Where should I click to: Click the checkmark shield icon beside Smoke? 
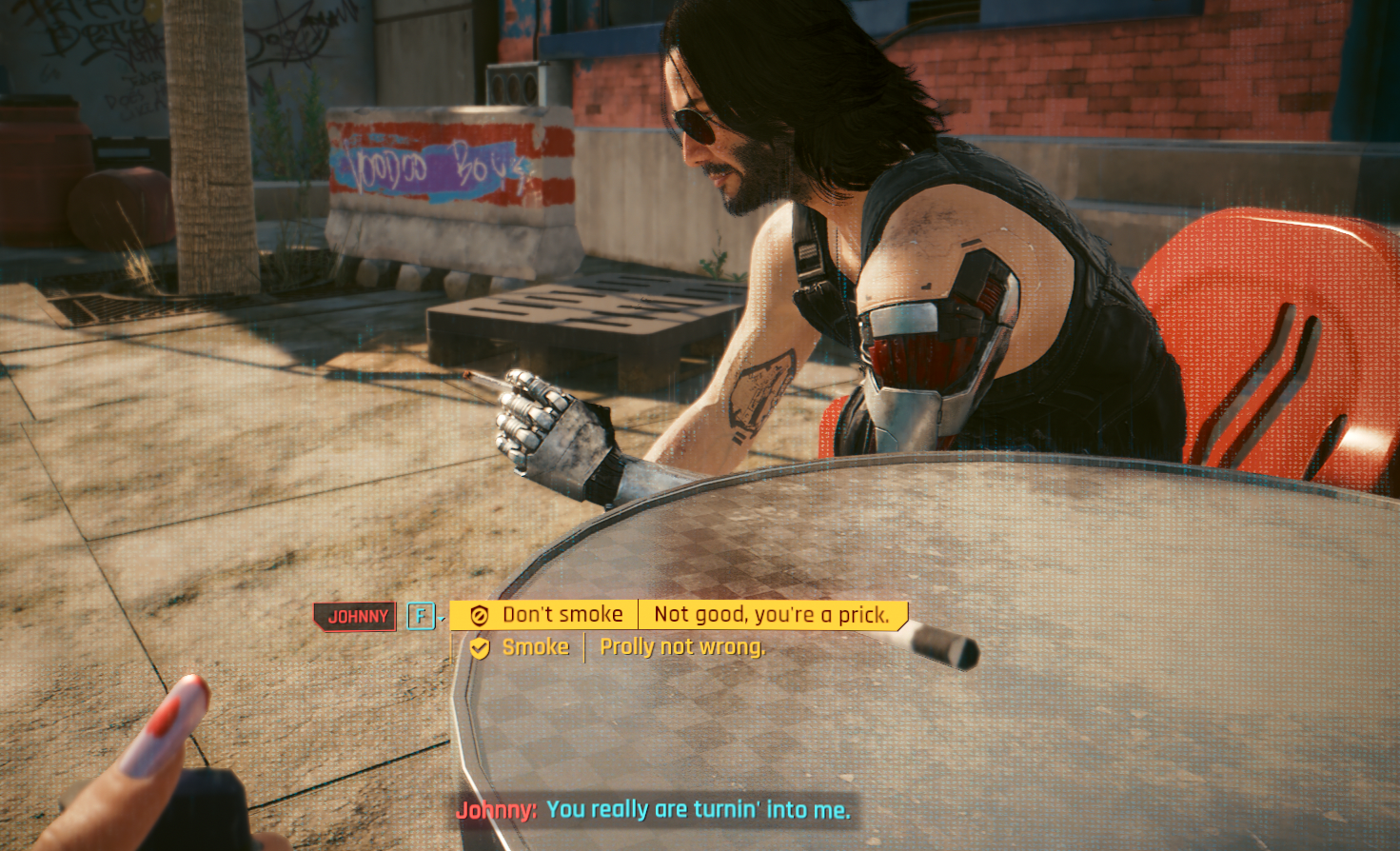(479, 646)
